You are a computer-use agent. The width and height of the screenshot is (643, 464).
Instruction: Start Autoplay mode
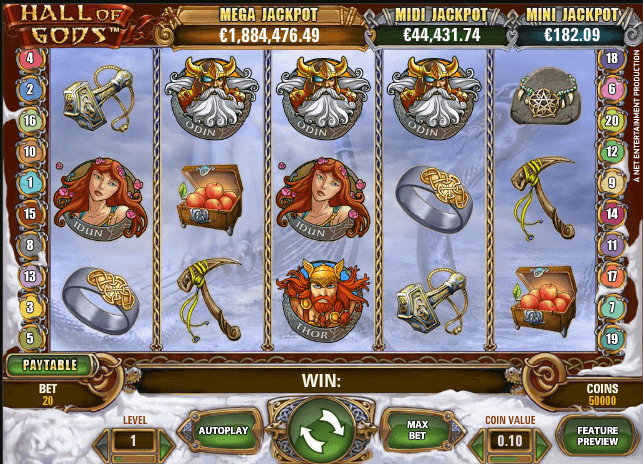[x=220, y=433]
